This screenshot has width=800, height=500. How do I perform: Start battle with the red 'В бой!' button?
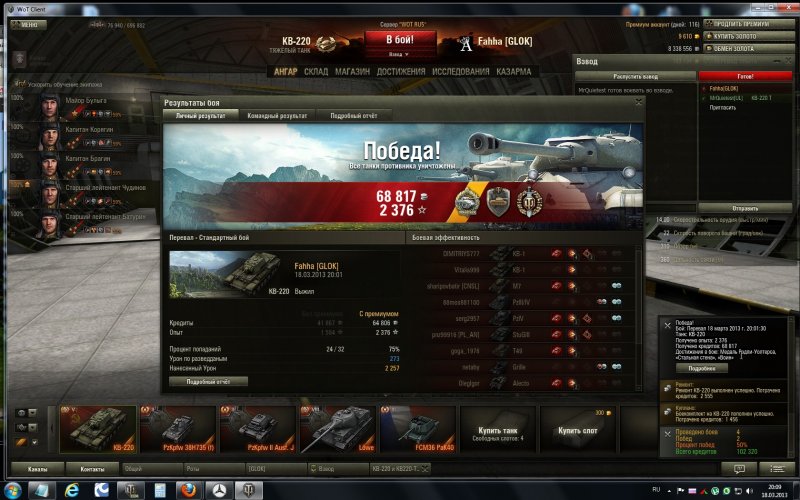(399, 38)
